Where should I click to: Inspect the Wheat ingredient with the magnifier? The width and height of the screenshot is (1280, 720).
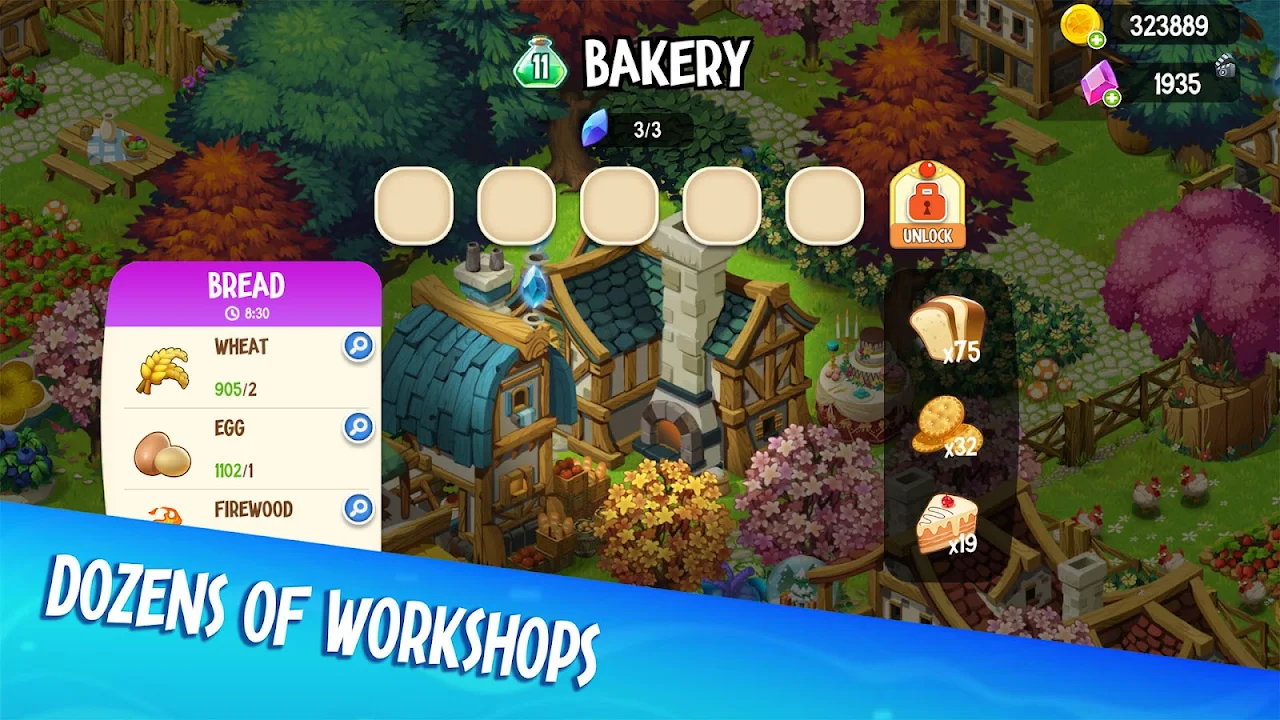coord(358,346)
